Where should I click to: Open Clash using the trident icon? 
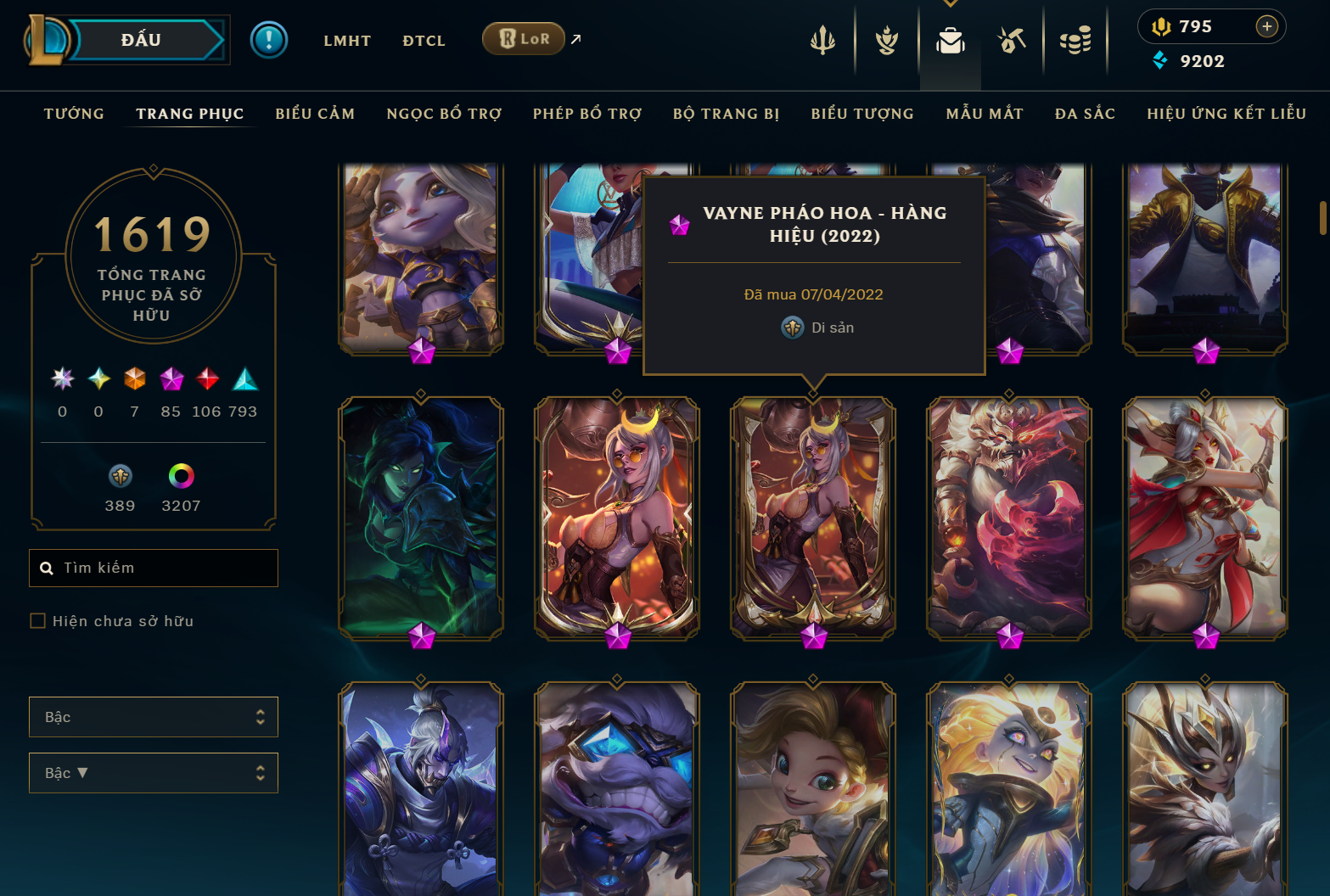822,40
